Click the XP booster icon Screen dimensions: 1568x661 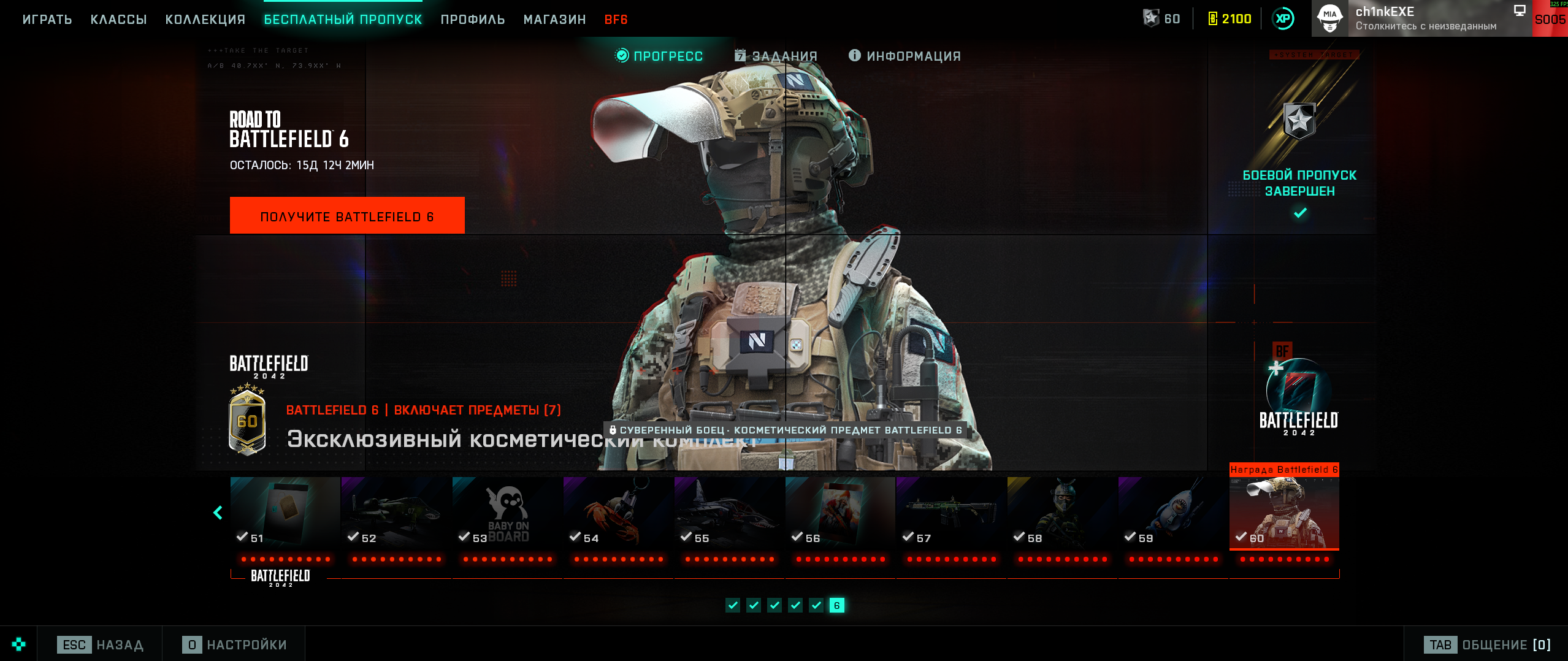coord(1283,18)
